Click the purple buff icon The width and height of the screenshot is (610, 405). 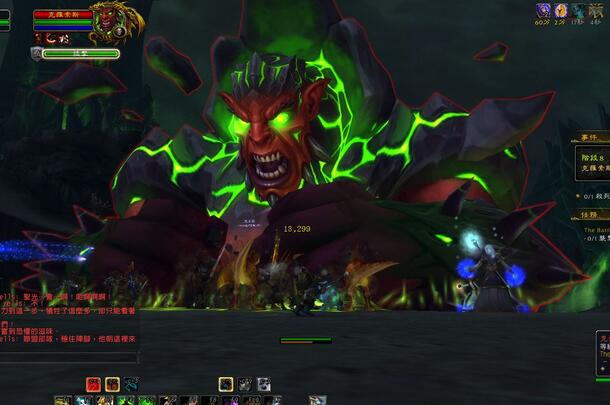[543, 10]
